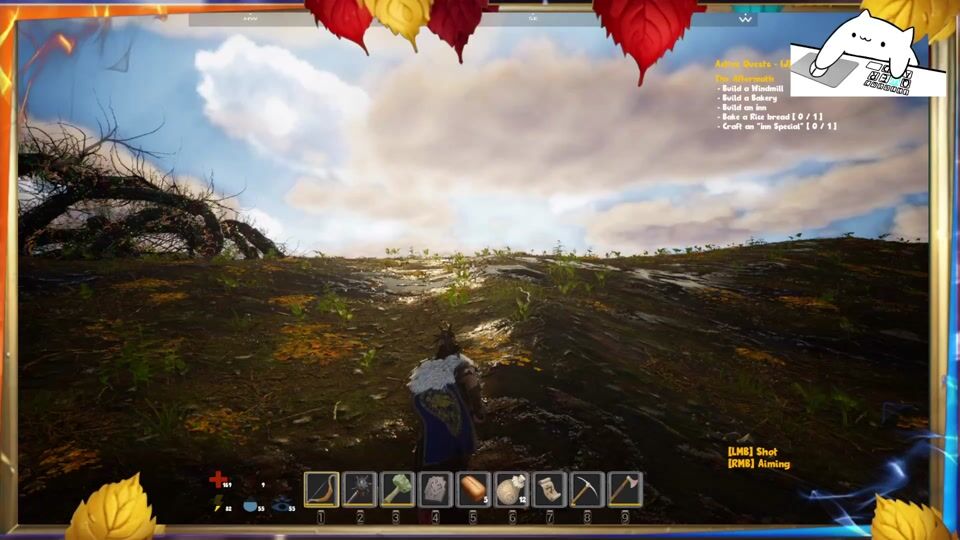Screen dimensions: 960x540
Task: Click the Bongo Cat keyboard overlay
Action: pos(867,58)
